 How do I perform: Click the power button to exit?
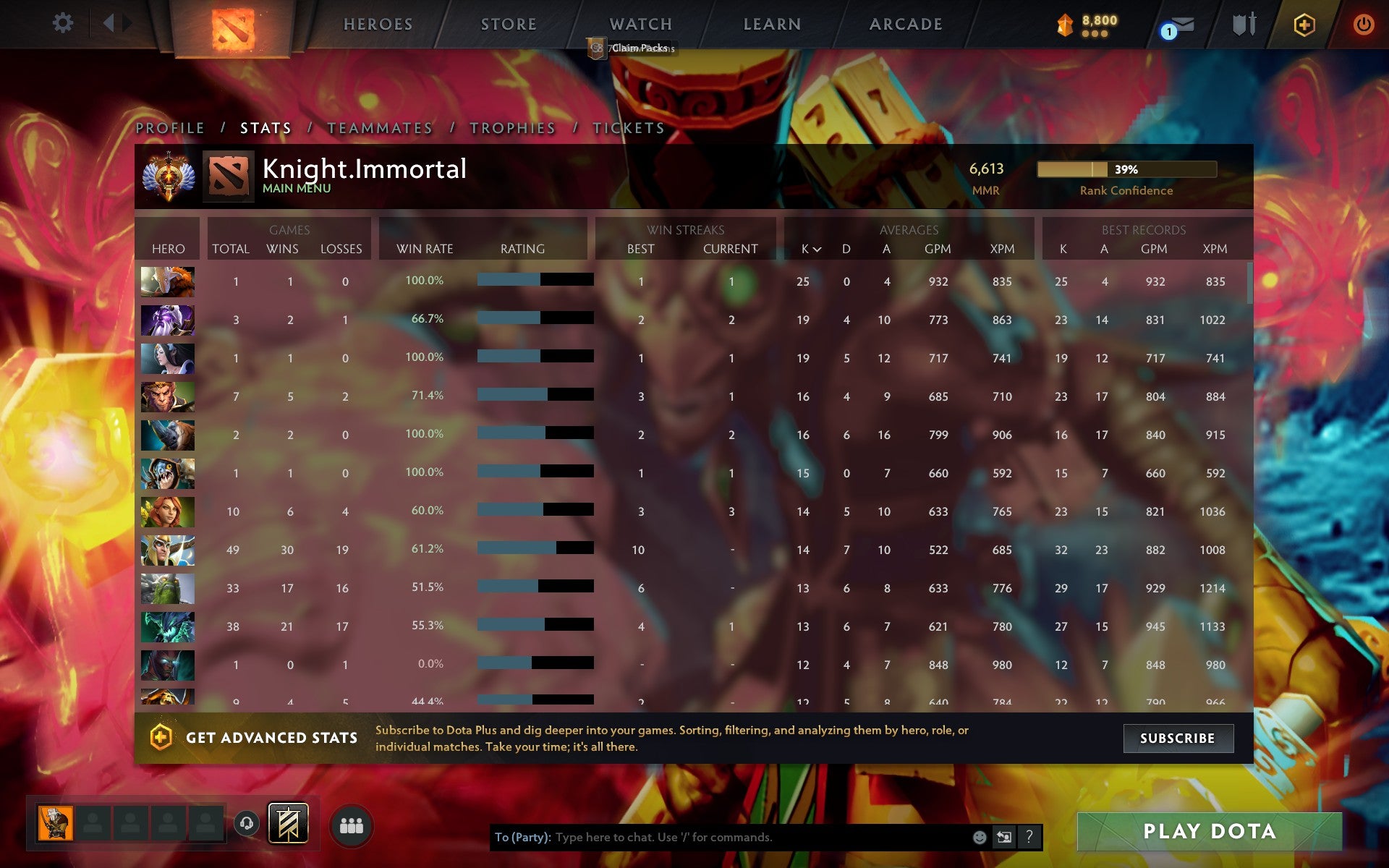[1363, 22]
